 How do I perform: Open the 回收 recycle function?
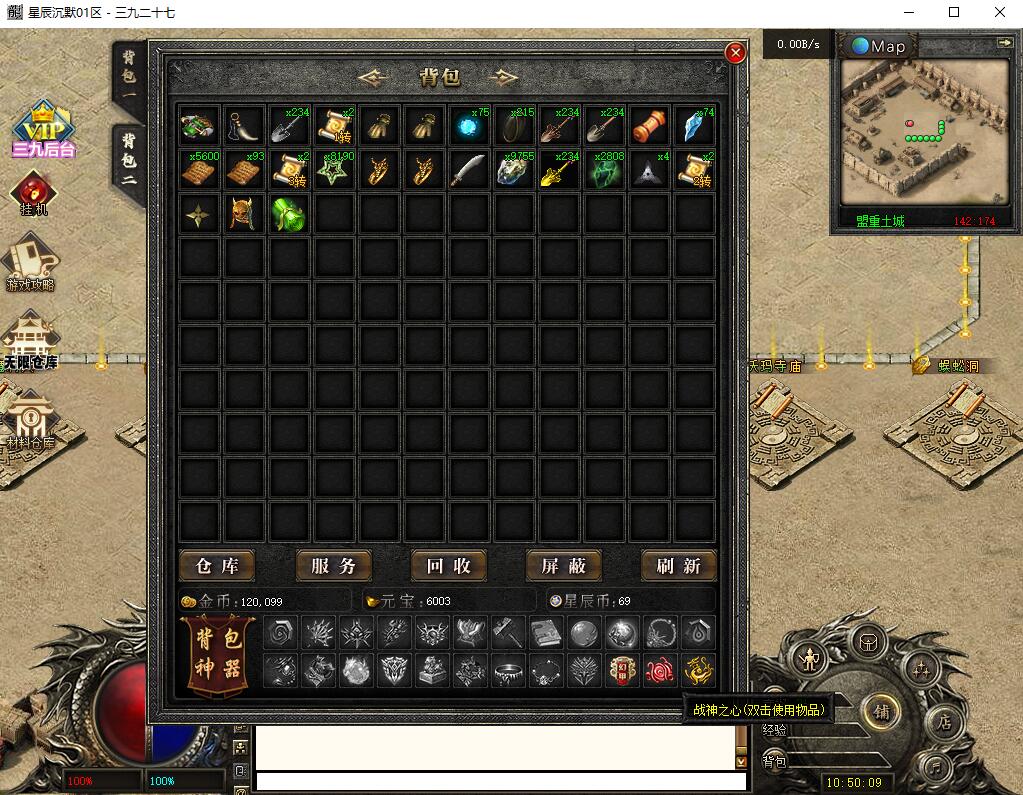(448, 566)
